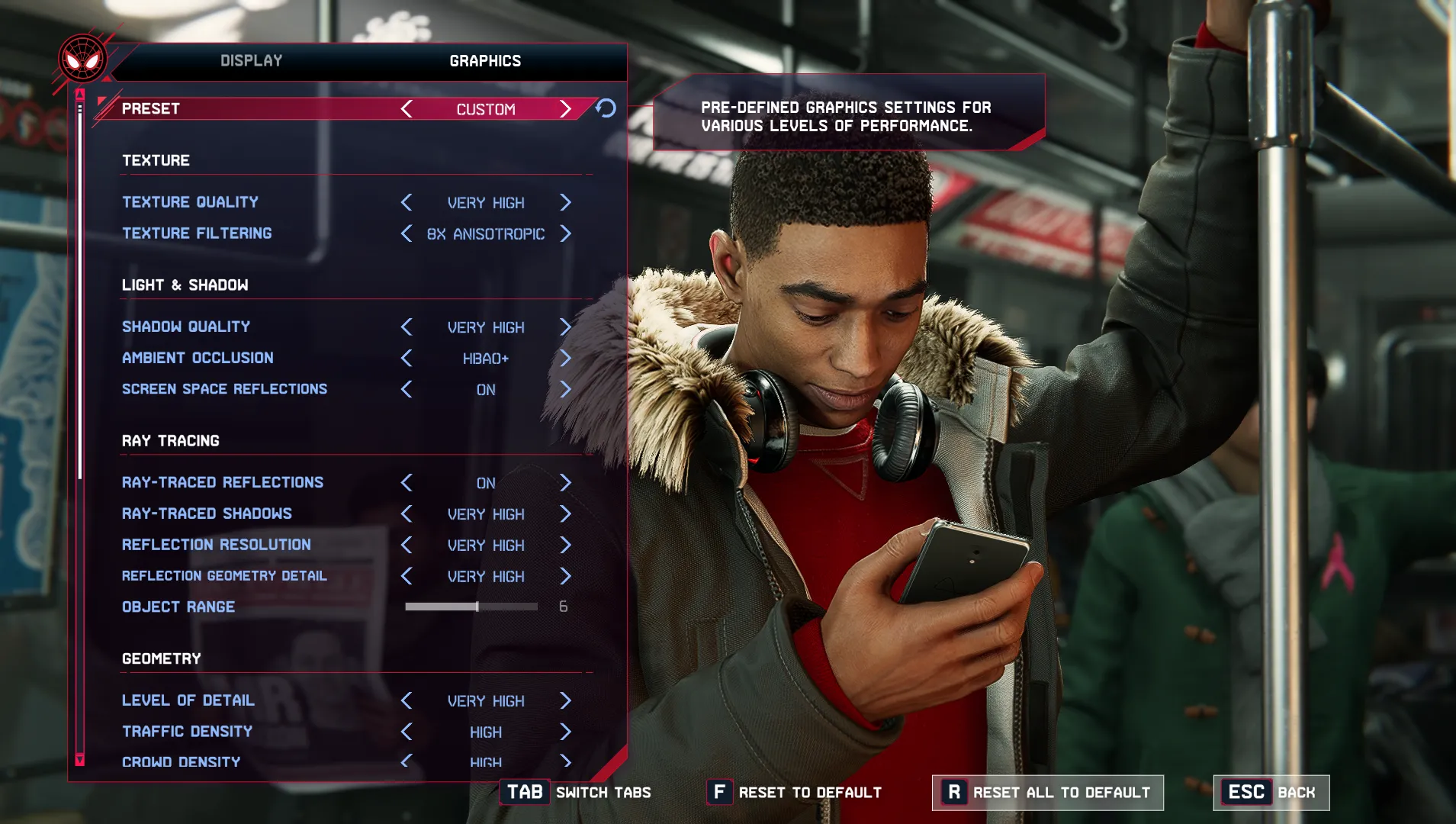Increase Texture Filtering with the right arrow

click(565, 233)
